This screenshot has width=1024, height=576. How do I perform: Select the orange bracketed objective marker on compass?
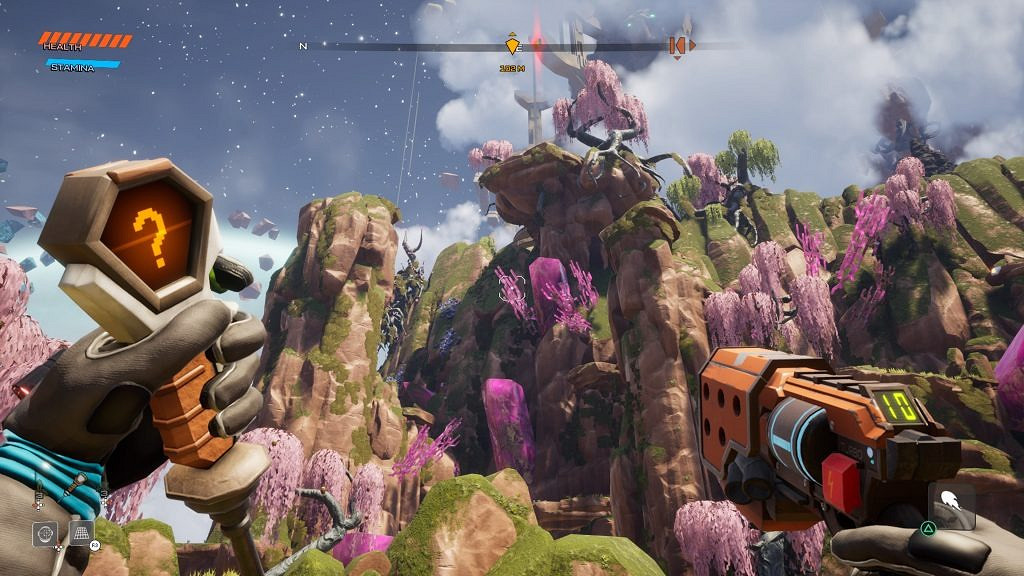click(x=678, y=46)
